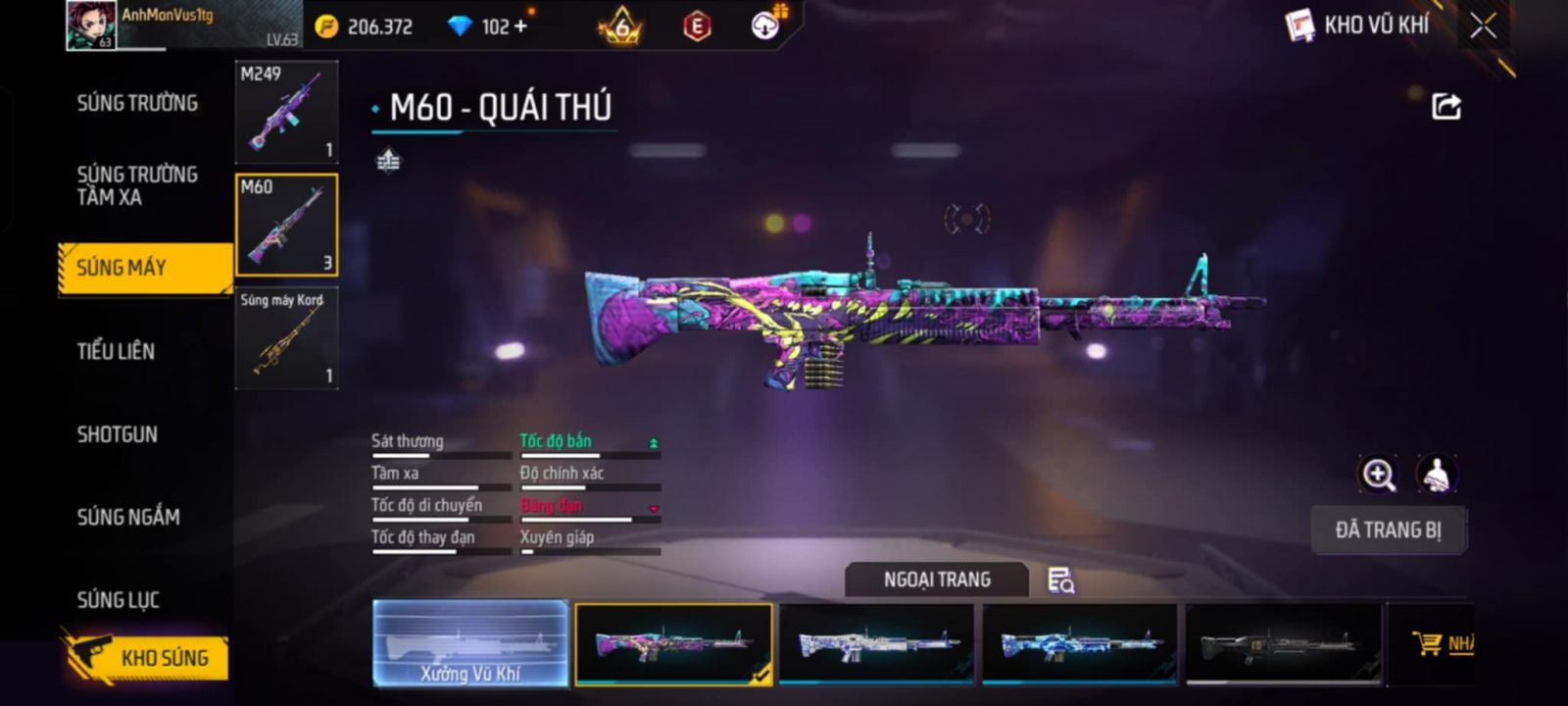1568x706 pixels.
Task: Share the M60 skin via share icon
Action: click(1446, 106)
